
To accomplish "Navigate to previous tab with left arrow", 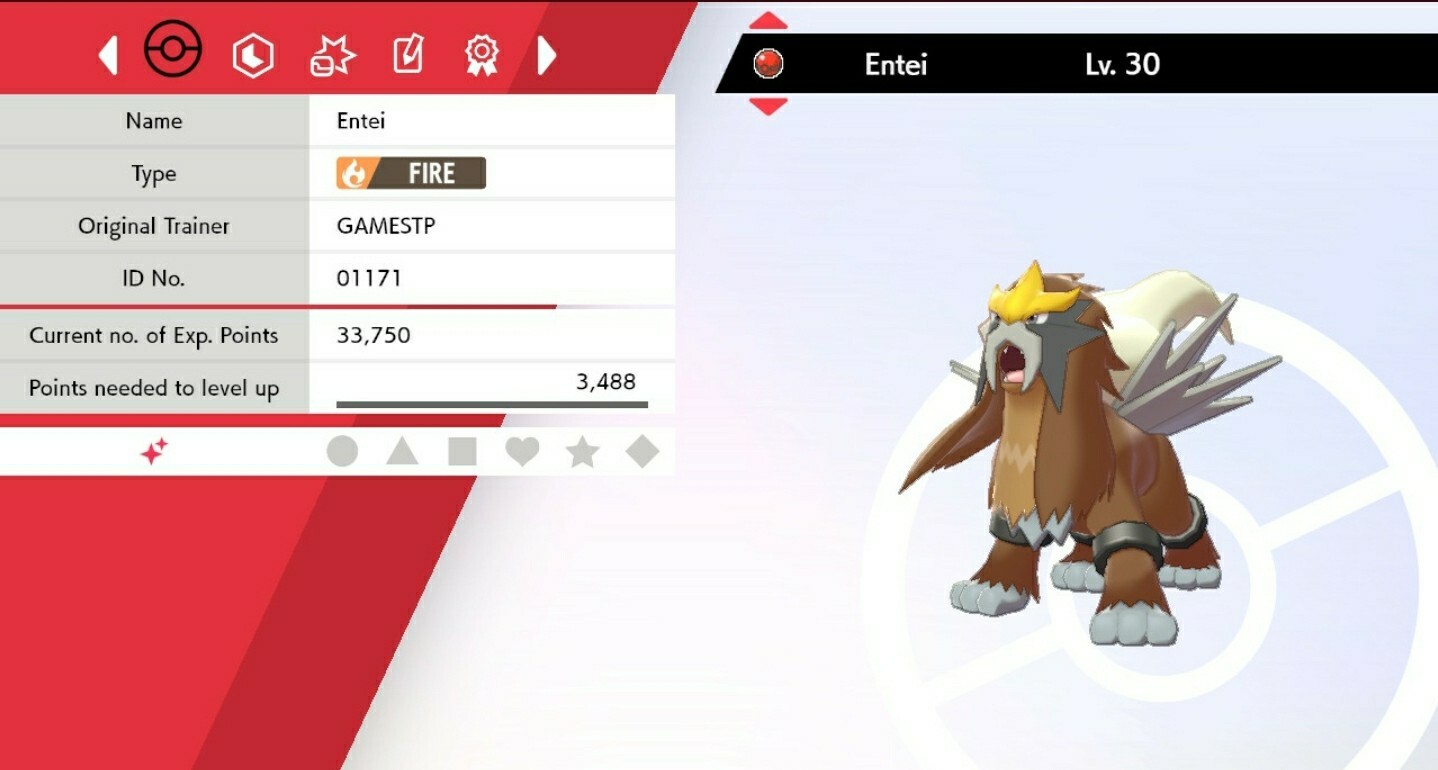I will click(x=110, y=55).
